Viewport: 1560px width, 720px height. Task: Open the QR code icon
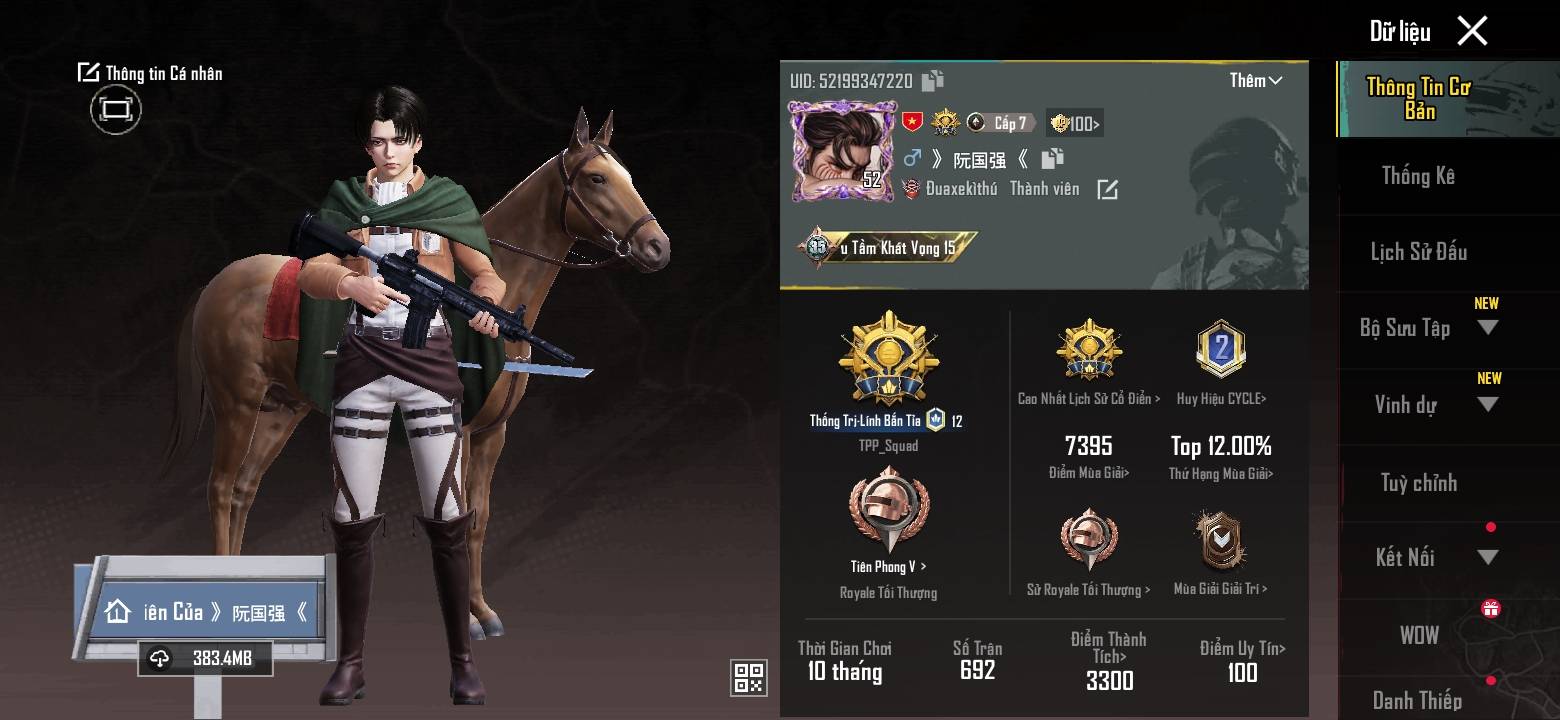(749, 677)
